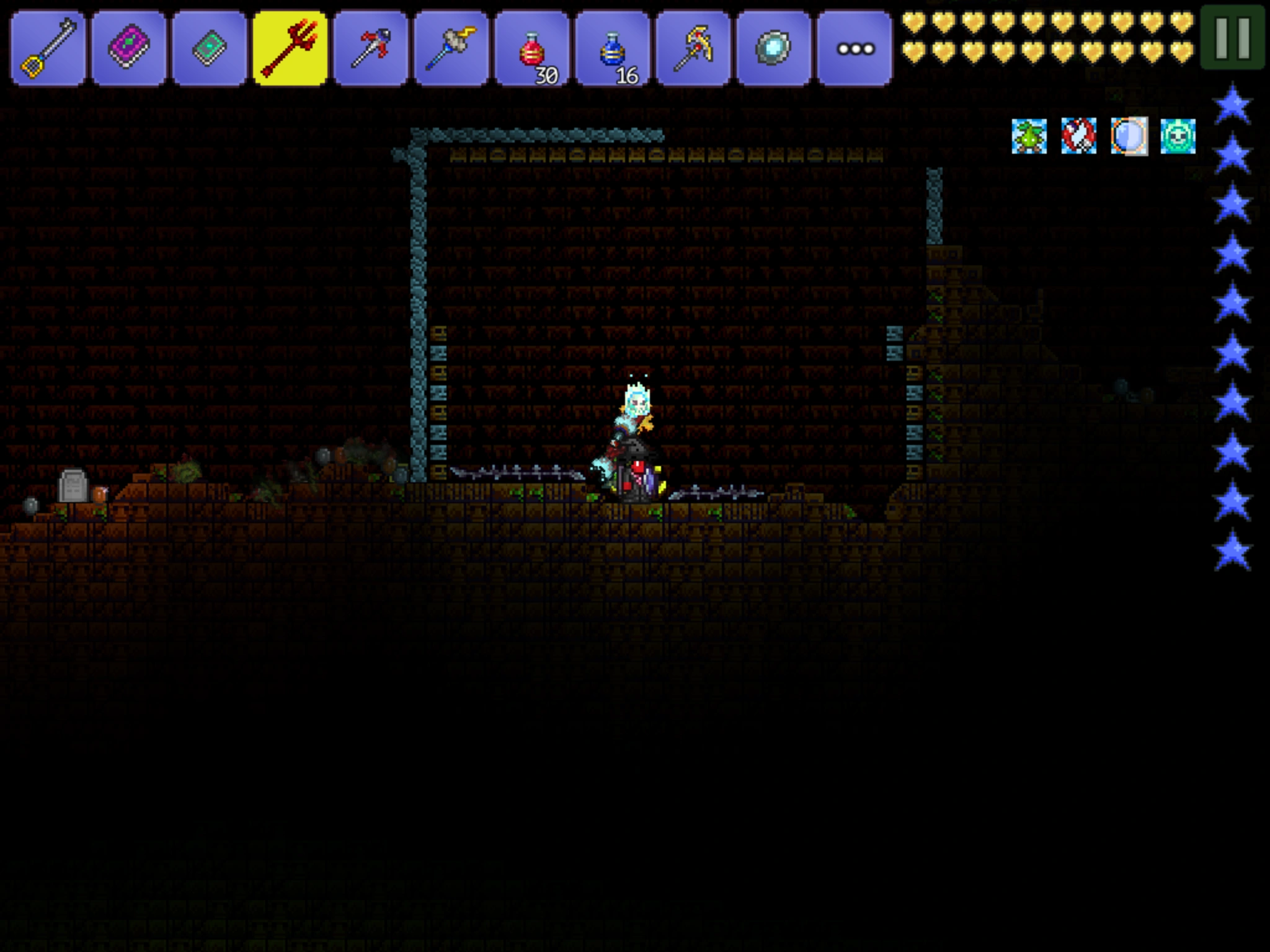Open the inventory via three-dots button
Image resolution: width=1270 pixels, height=952 pixels.
(x=855, y=48)
